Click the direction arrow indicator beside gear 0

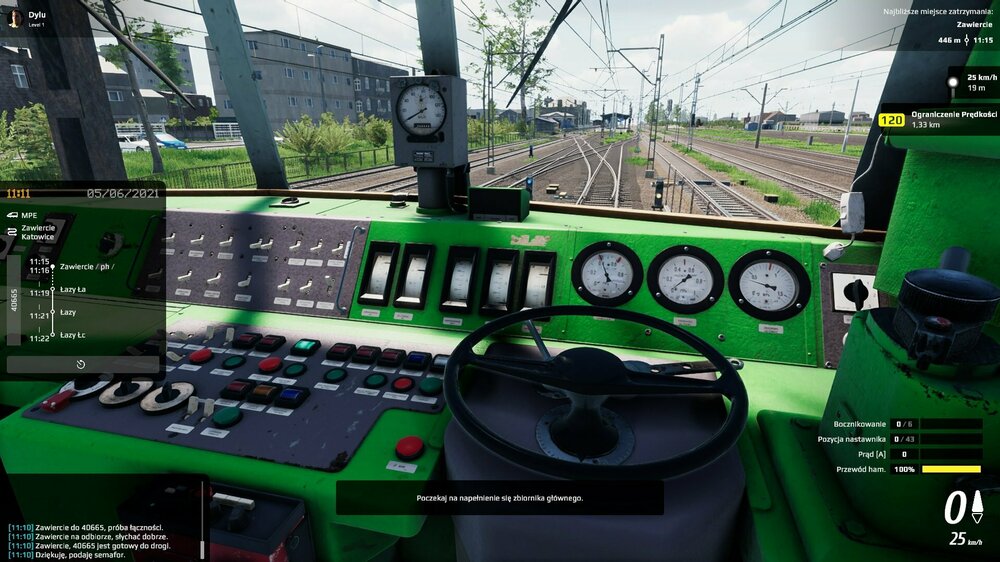[x=977, y=506]
